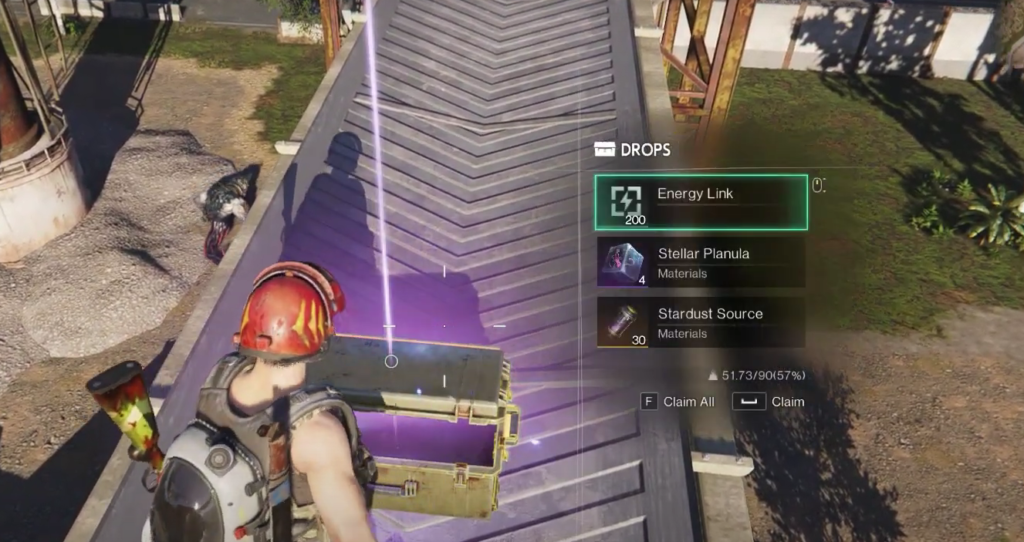Choose the Stellar Planula materials row
The width and height of the screenshot is (1024, 542).
click(x=700, y=262)
